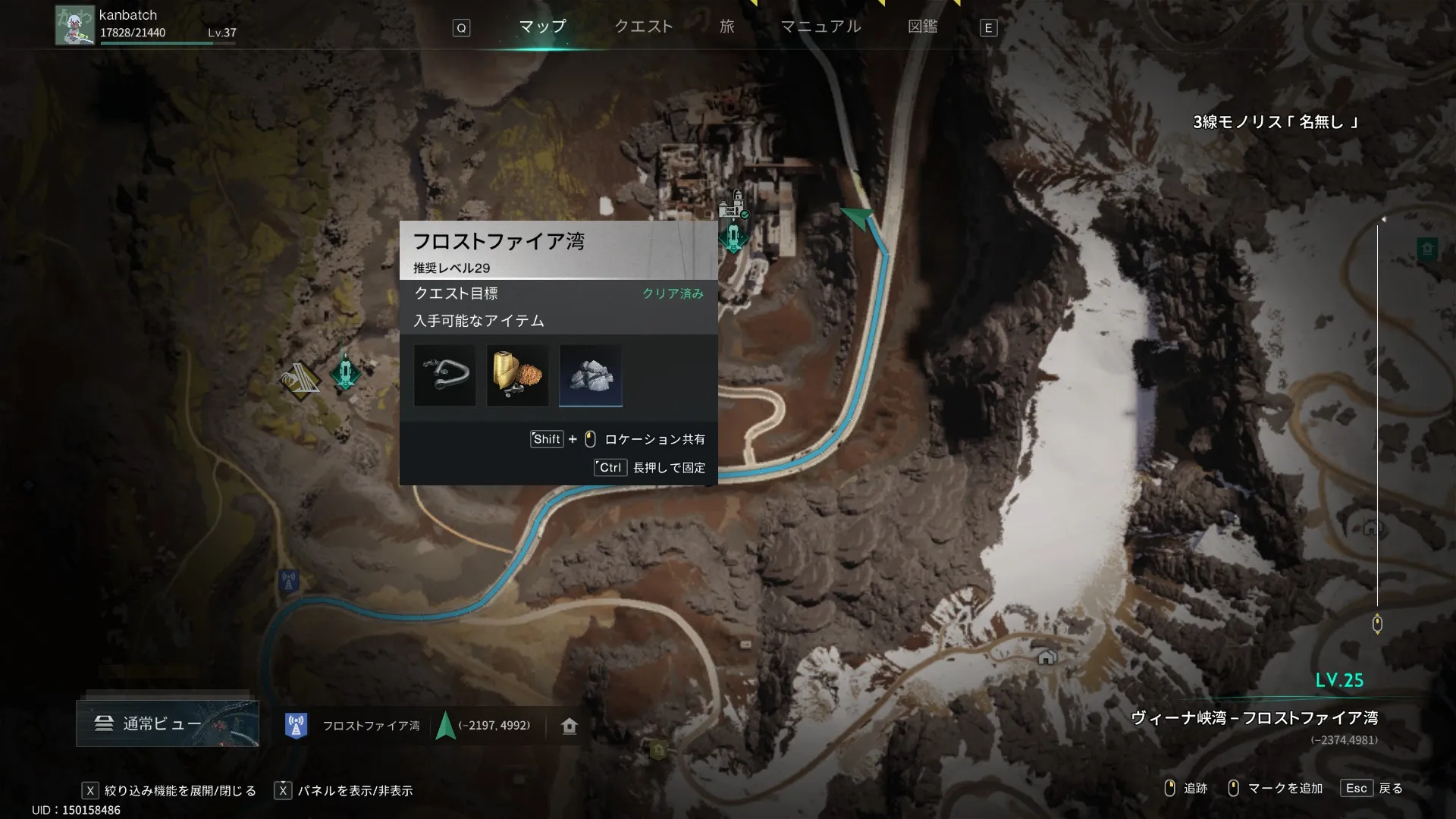Select the metal carabiner item slot
This screenshot has width=1456, height=819.
445,375
